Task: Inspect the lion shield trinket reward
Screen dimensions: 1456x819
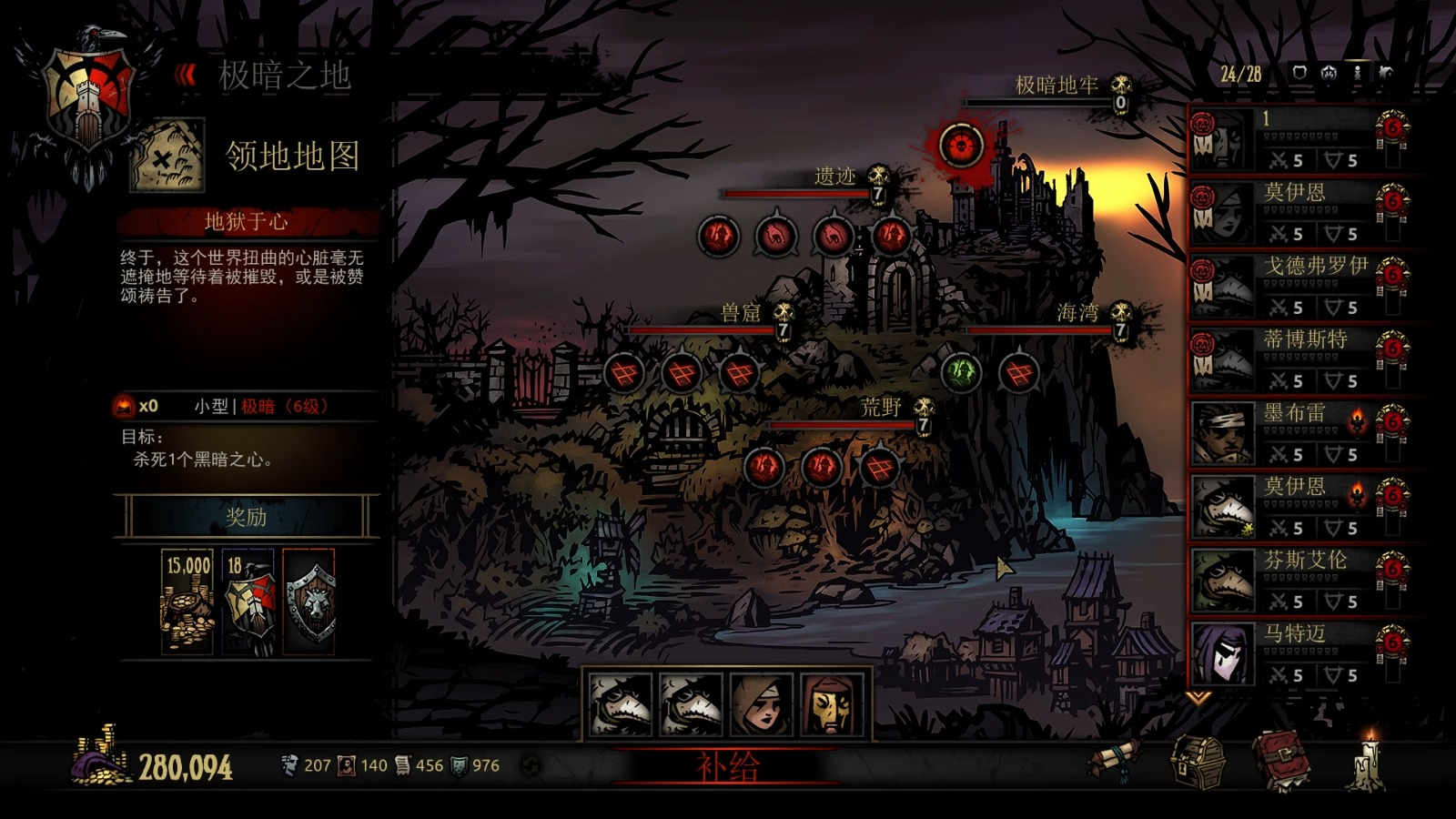Action: (x=309, y=602)
